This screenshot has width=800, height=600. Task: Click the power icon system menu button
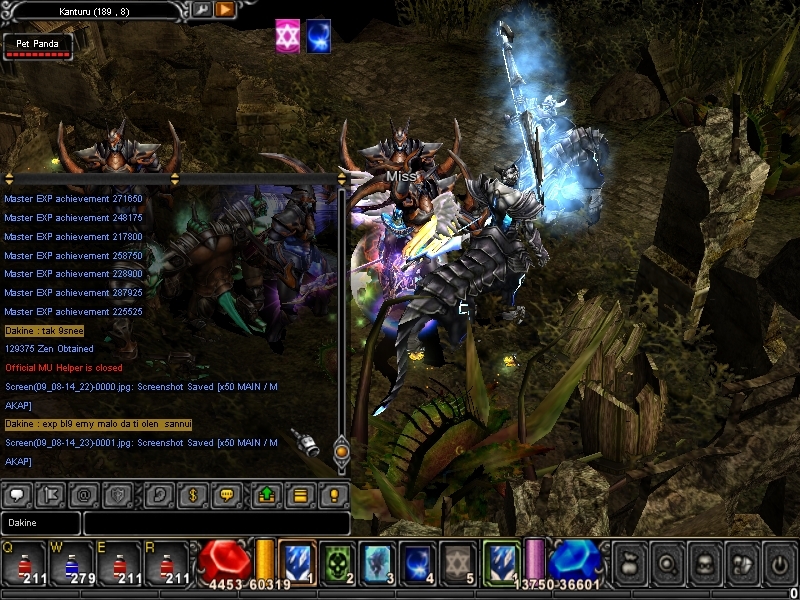778,564
